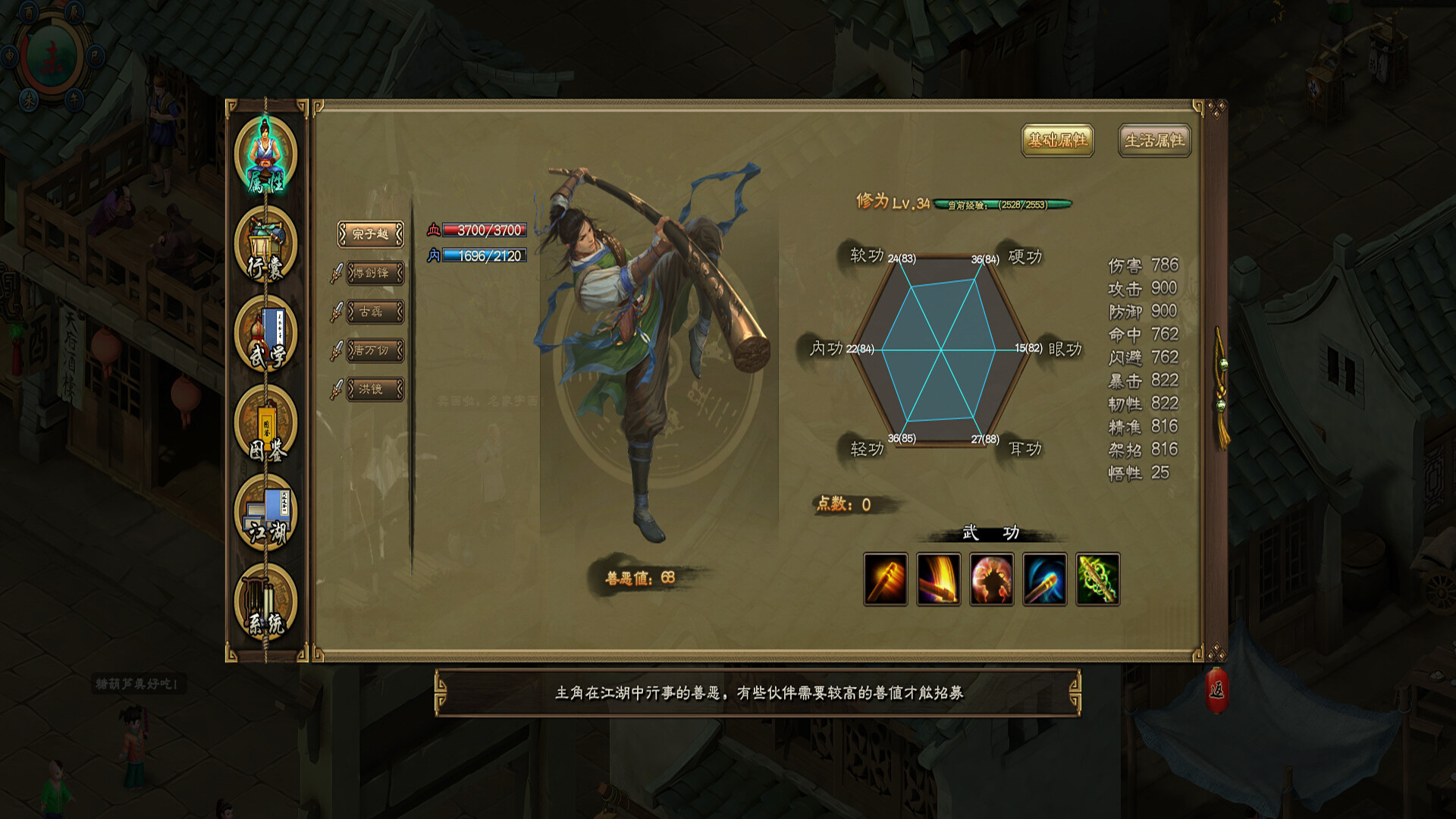Open the 系统 system menu
Screen dimensions: 1456x819
[265, 604]
